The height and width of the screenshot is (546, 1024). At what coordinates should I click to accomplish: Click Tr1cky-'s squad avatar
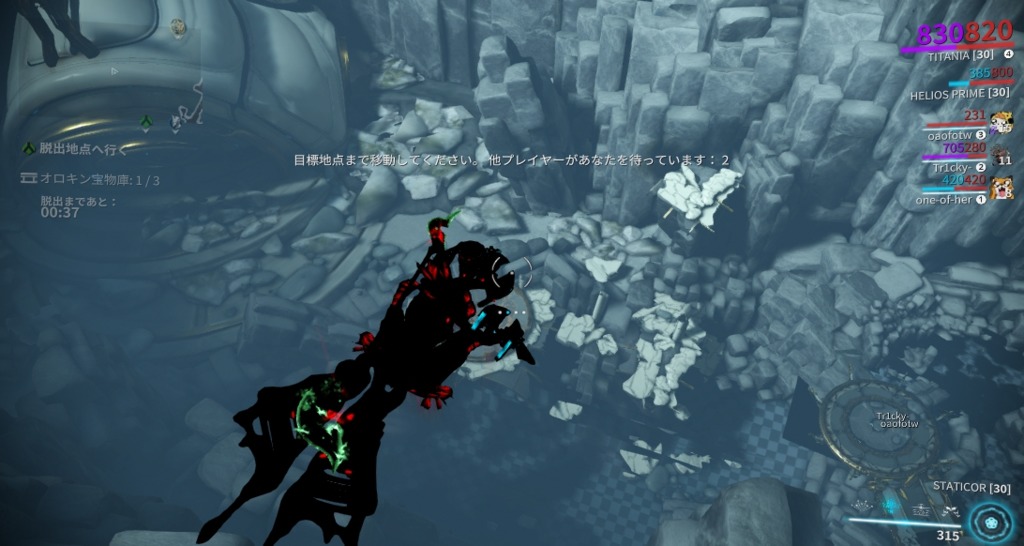point(1003,157)
